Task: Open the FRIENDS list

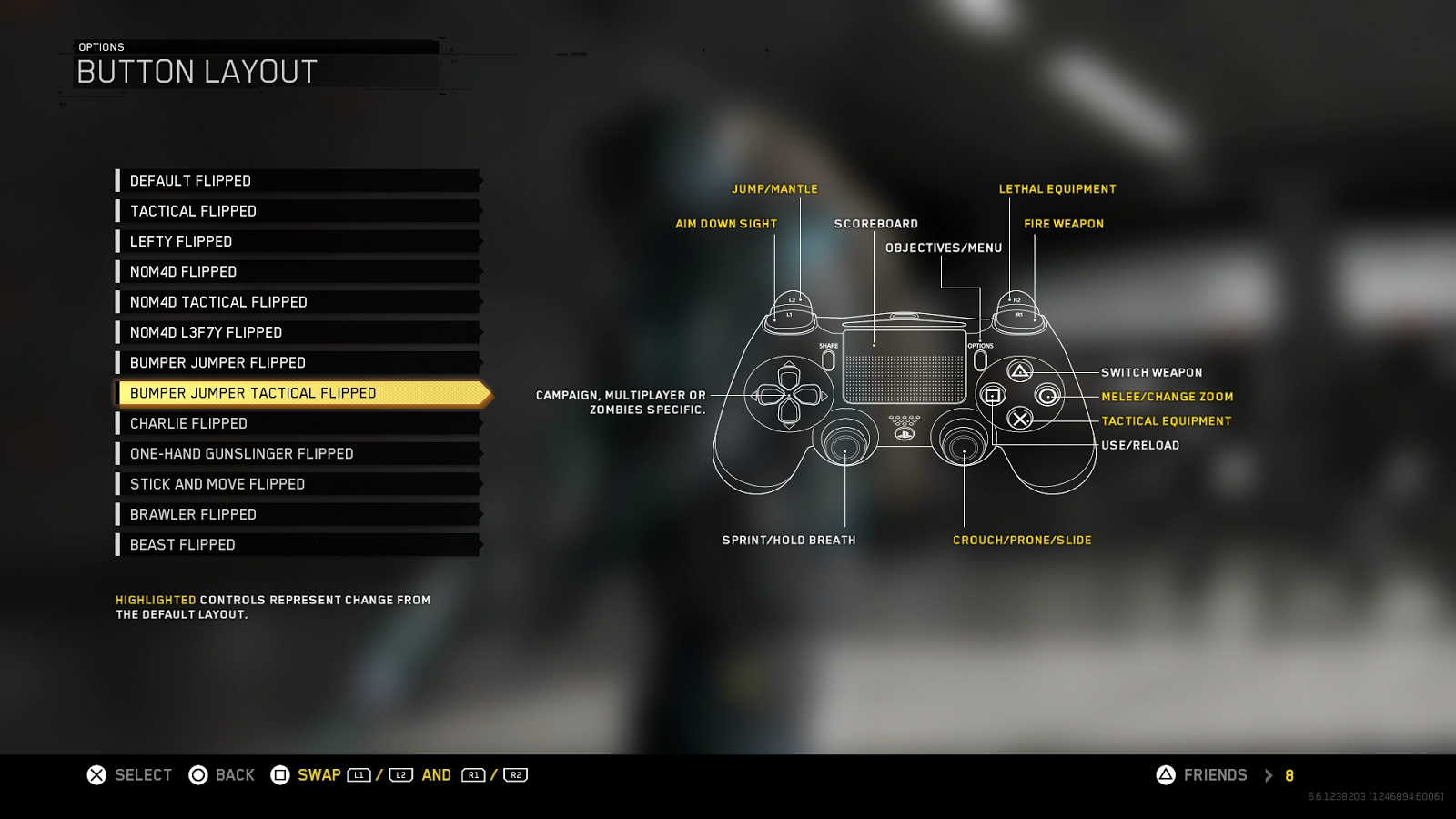Action: [x=1215, y=774]
